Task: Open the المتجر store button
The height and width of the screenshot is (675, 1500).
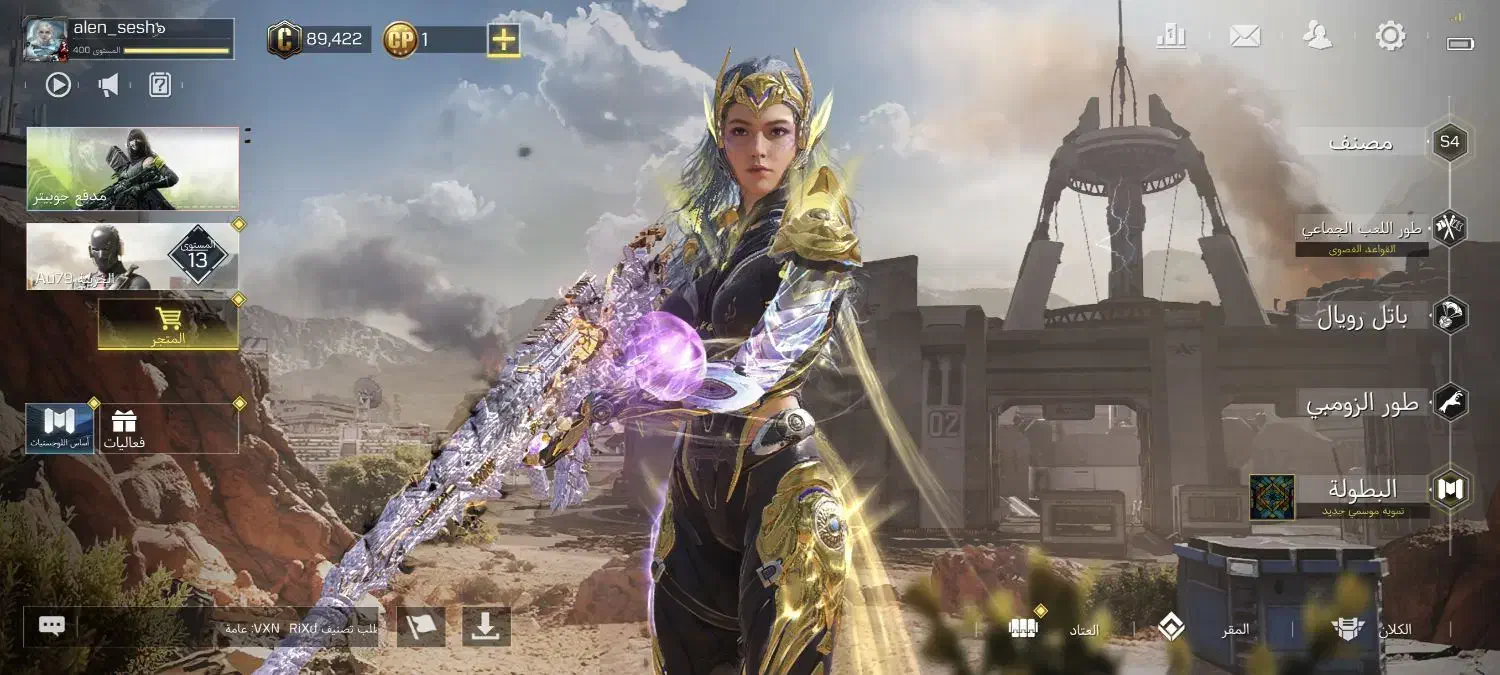Action: click(168, 324)
